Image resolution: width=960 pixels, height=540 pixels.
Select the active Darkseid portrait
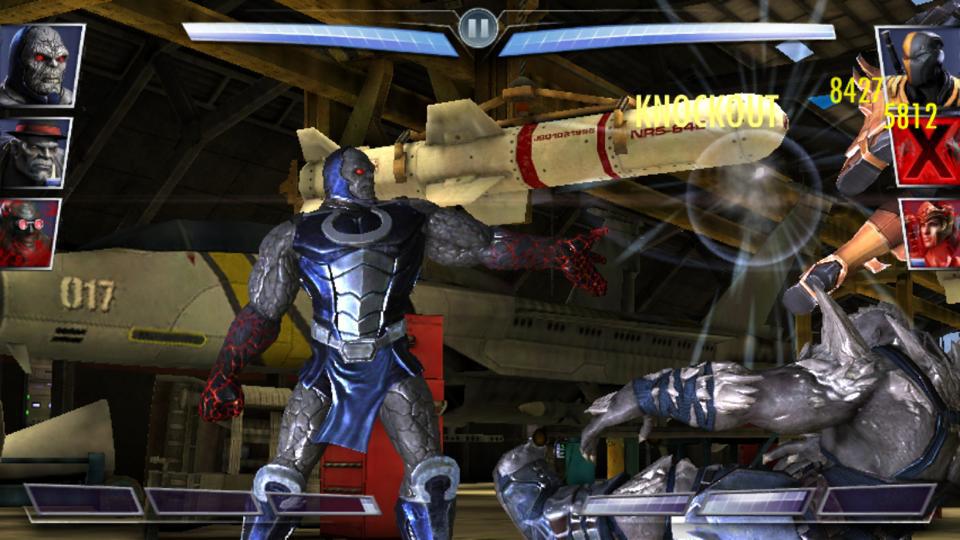(40, 64)
